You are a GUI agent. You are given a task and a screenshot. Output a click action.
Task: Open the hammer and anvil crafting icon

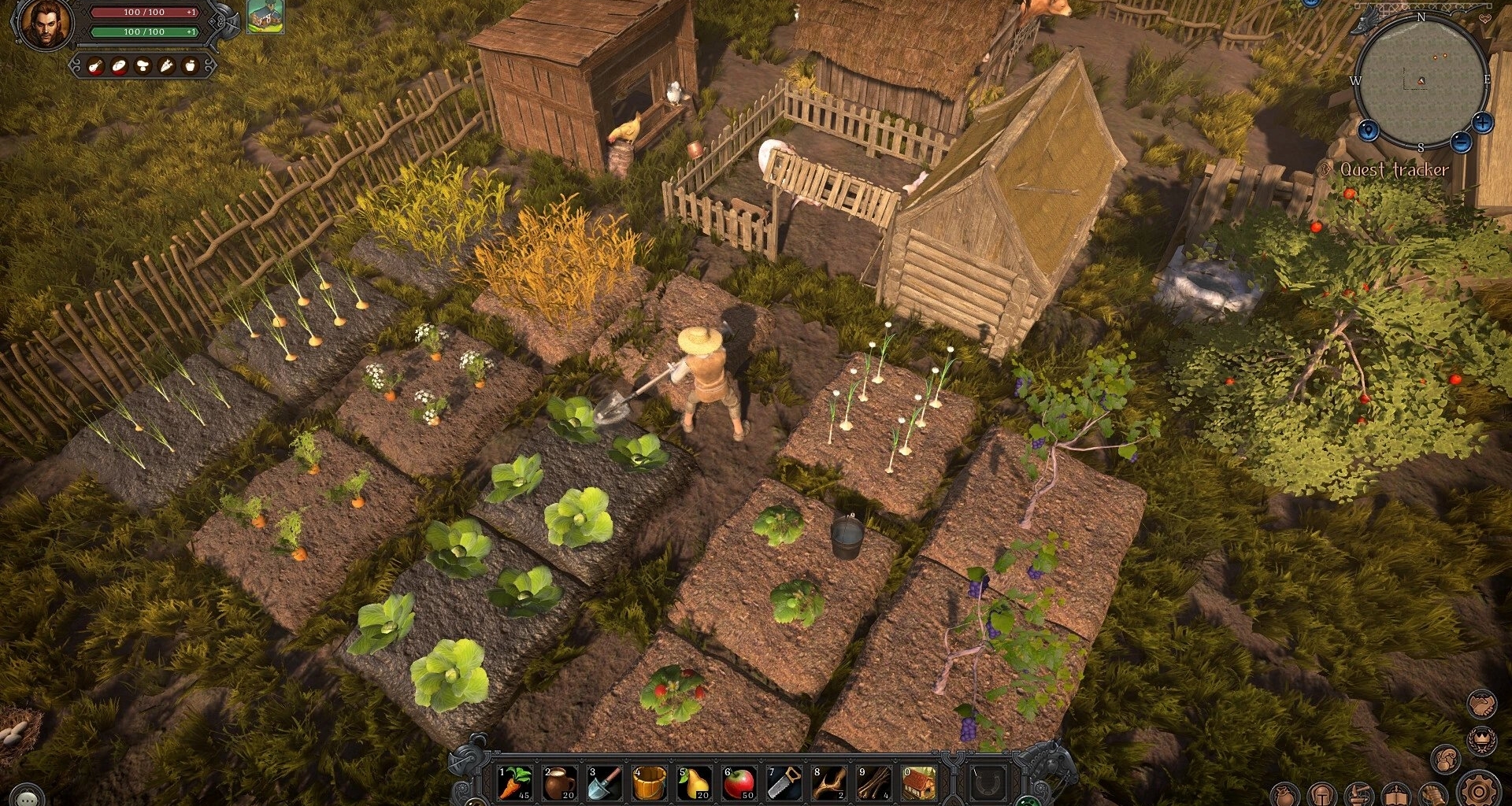pos(1359,795)
